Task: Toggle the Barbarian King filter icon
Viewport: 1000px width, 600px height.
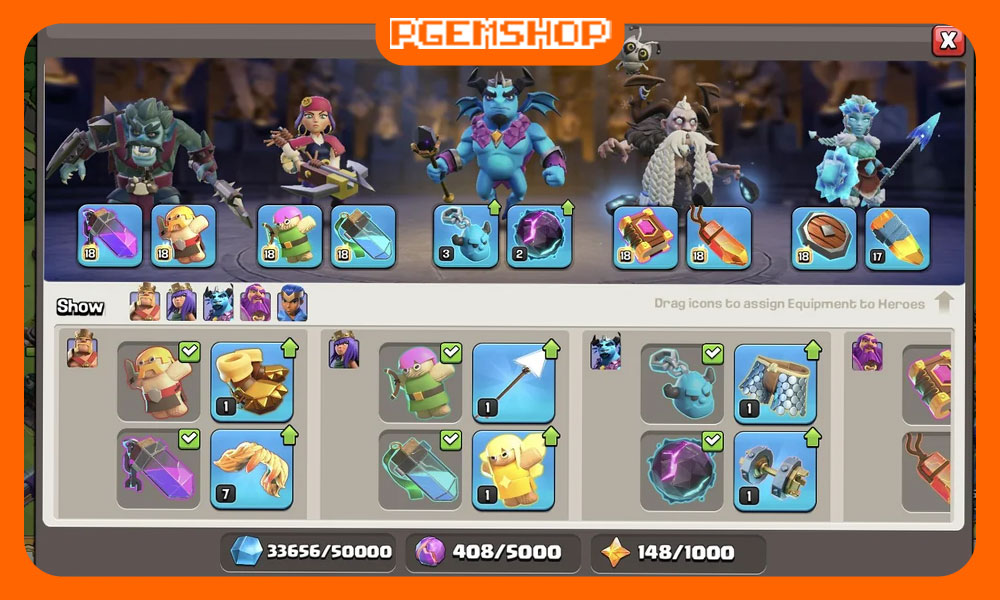Action: click(x=144, y=303)
